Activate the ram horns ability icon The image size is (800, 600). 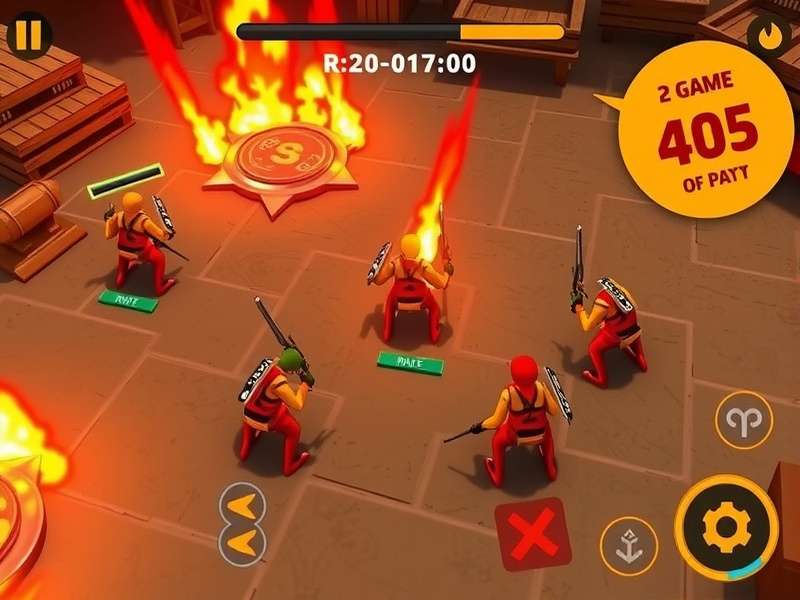[744, 419]
